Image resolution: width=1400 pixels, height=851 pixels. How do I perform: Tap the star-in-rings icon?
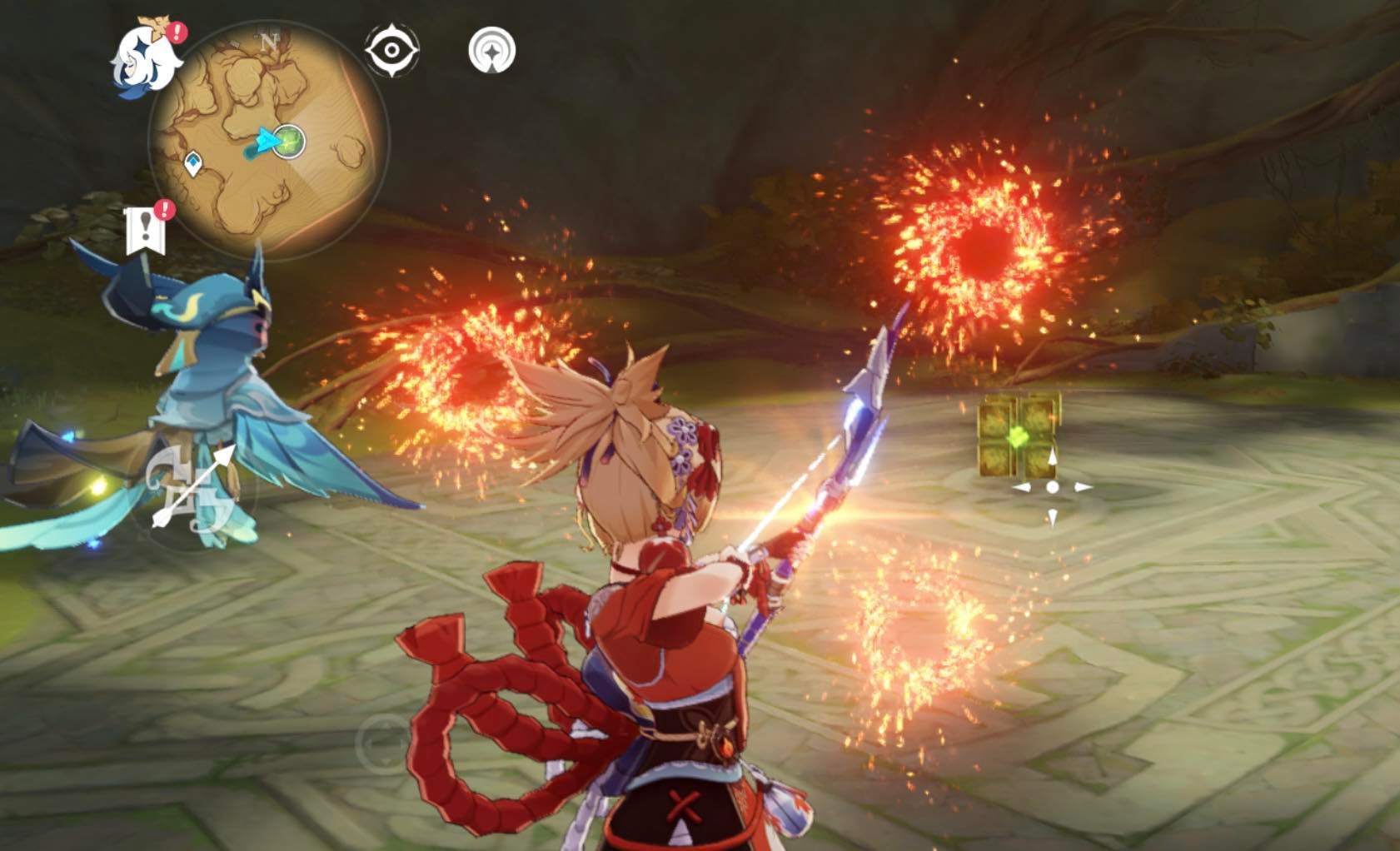click(x=492, y=50)
